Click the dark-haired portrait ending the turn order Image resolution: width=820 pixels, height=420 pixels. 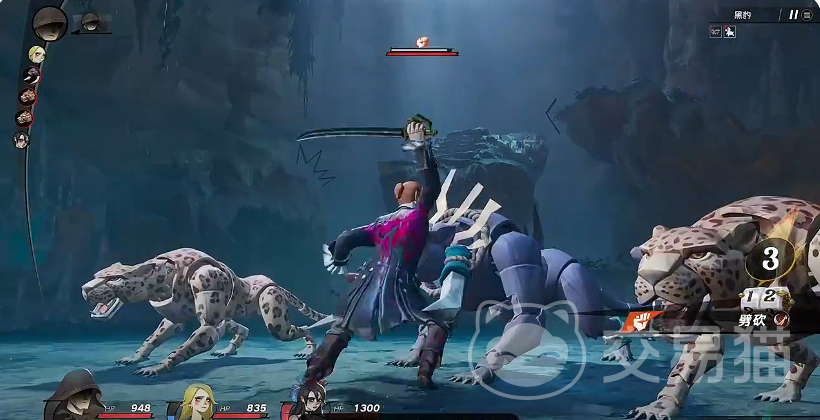pyautogui.click(x=21, y=140)
